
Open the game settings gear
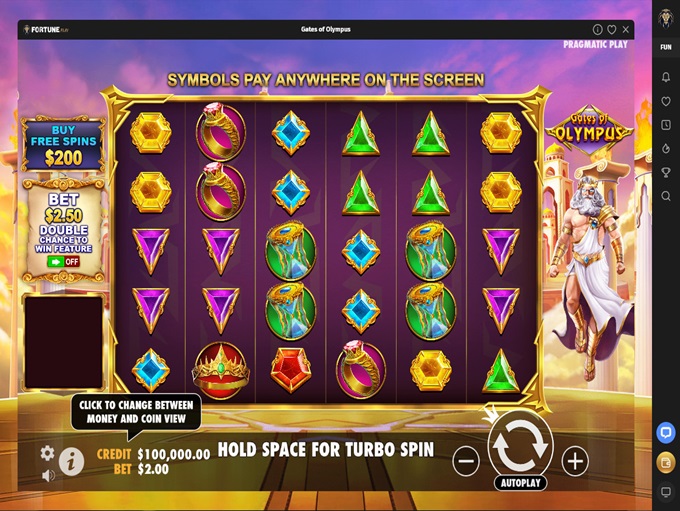(47, 453)
